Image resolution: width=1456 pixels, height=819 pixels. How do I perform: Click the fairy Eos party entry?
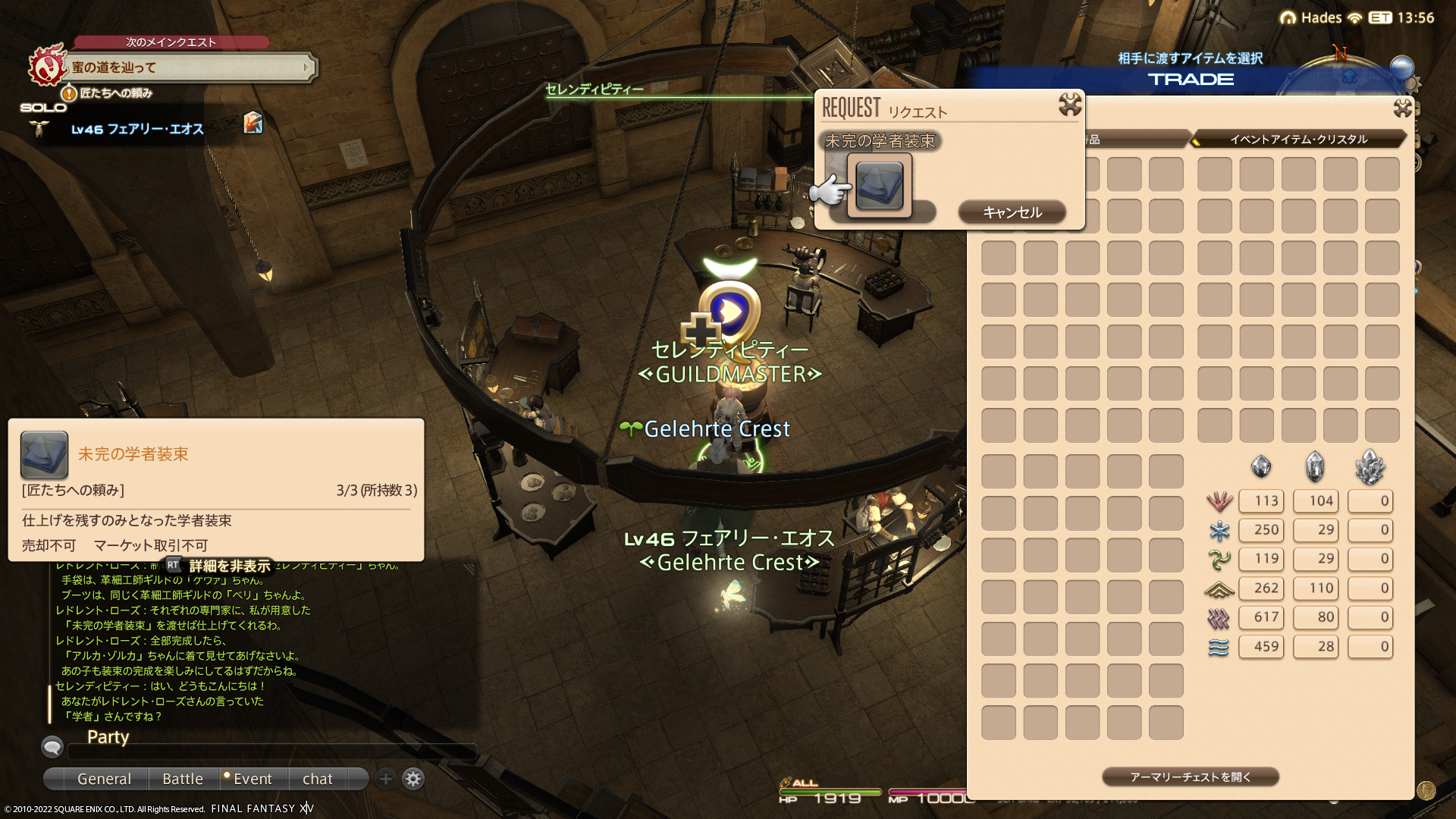[137, 130]
